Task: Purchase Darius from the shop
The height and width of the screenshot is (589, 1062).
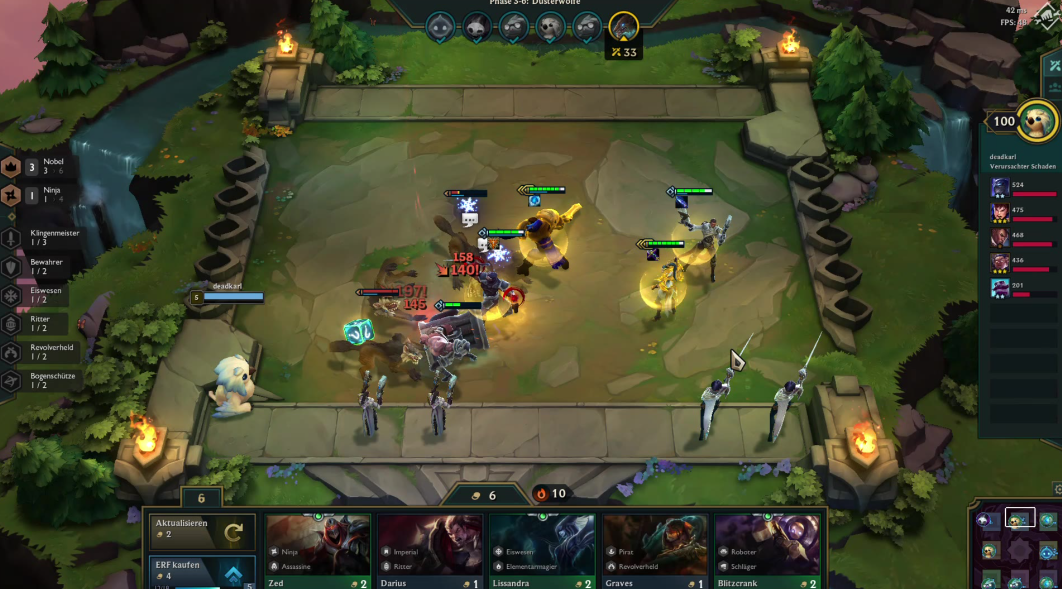Action: tap(430, 552)
